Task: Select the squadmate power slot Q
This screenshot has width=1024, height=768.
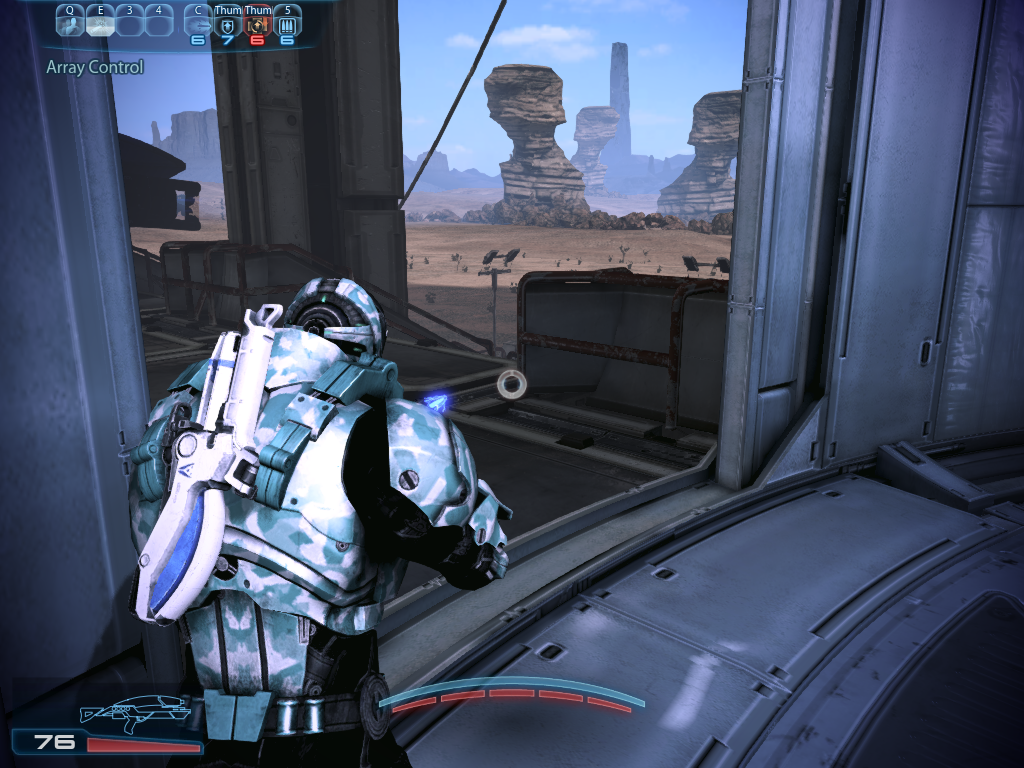Action: [x=70, y=23]
